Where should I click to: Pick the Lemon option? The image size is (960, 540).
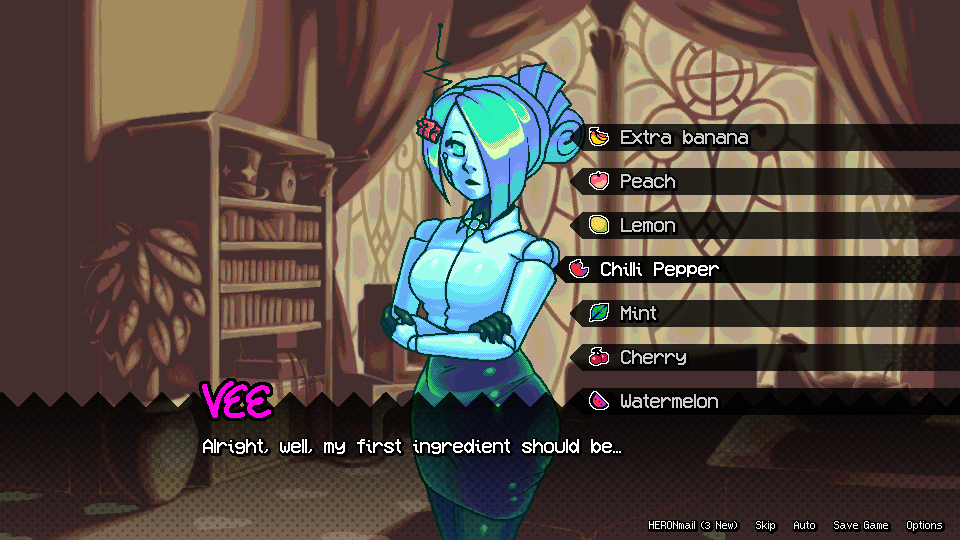[x=648, y=226]
